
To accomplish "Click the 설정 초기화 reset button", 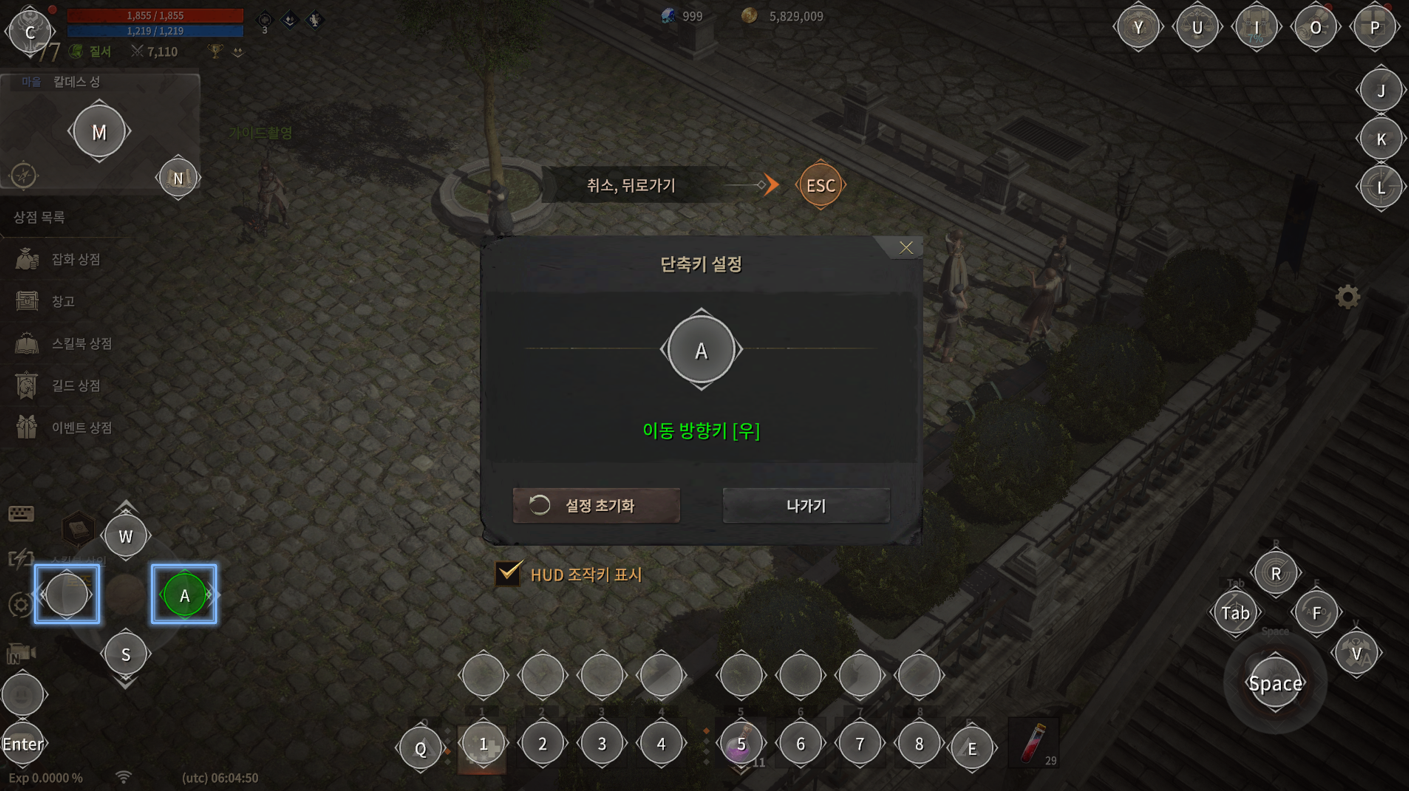I will (596, 506).
